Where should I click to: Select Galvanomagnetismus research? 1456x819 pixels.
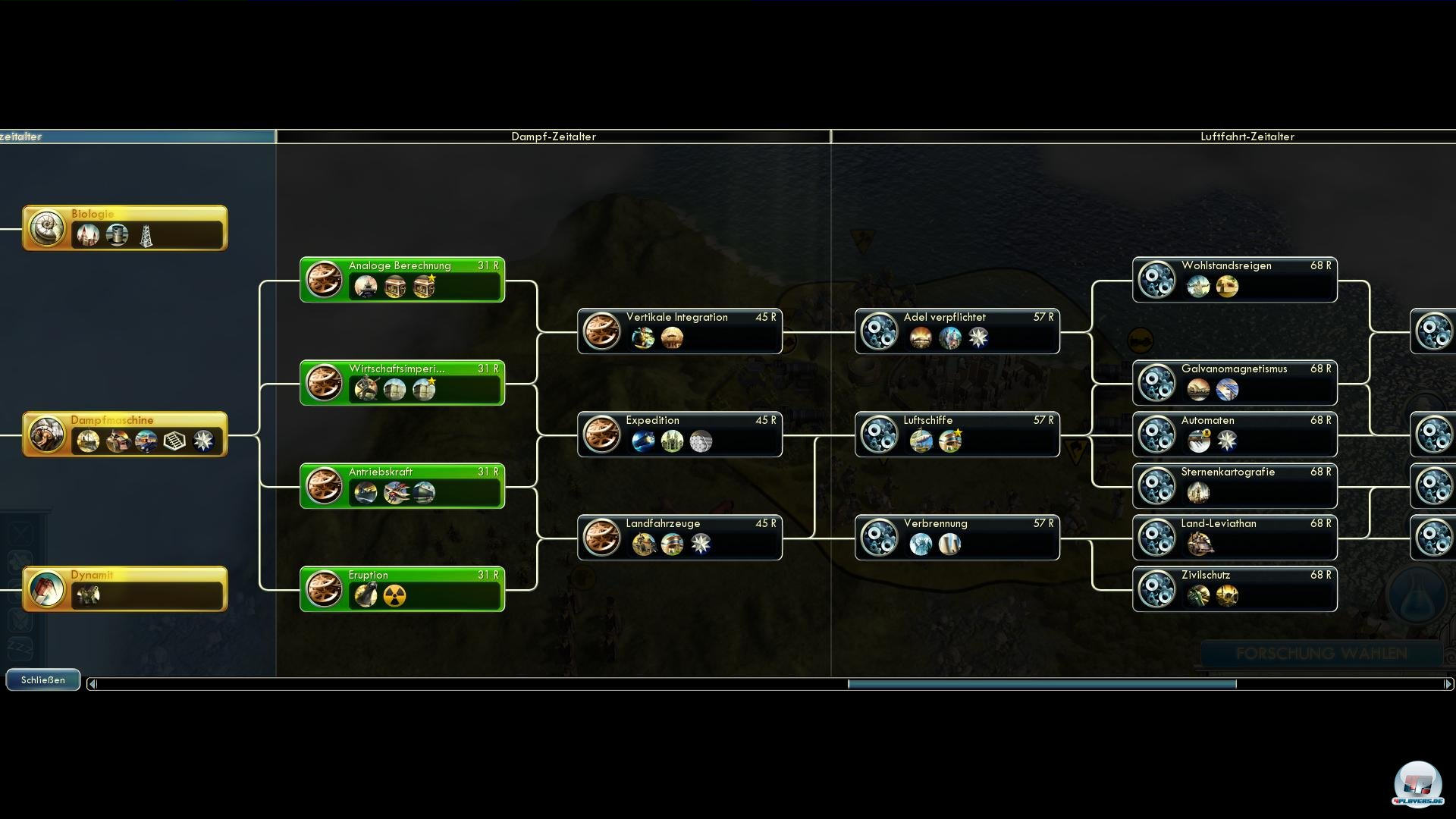(x=1235, y=383)
